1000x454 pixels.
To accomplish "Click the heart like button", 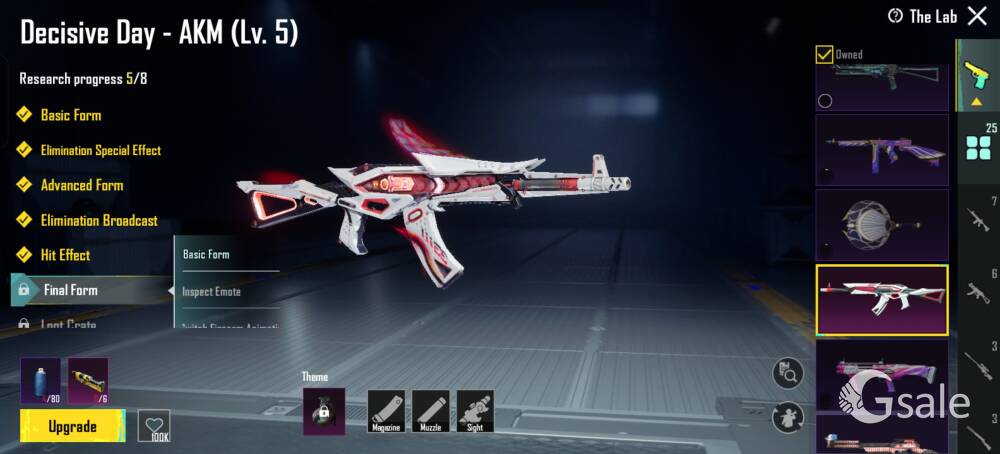I will 154,425.
